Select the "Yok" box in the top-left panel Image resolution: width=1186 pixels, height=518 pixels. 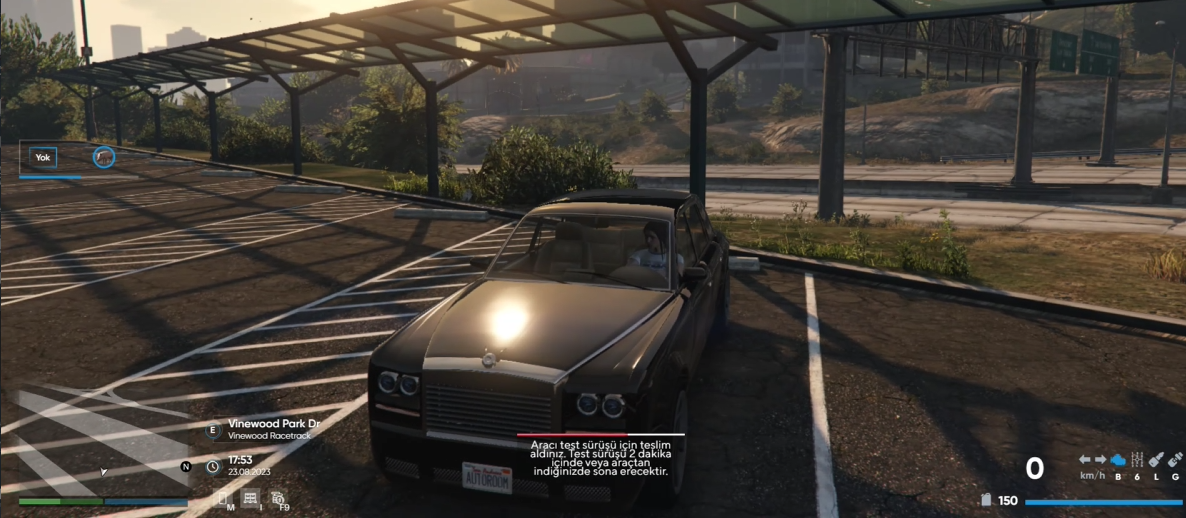(x=43, y=157)
